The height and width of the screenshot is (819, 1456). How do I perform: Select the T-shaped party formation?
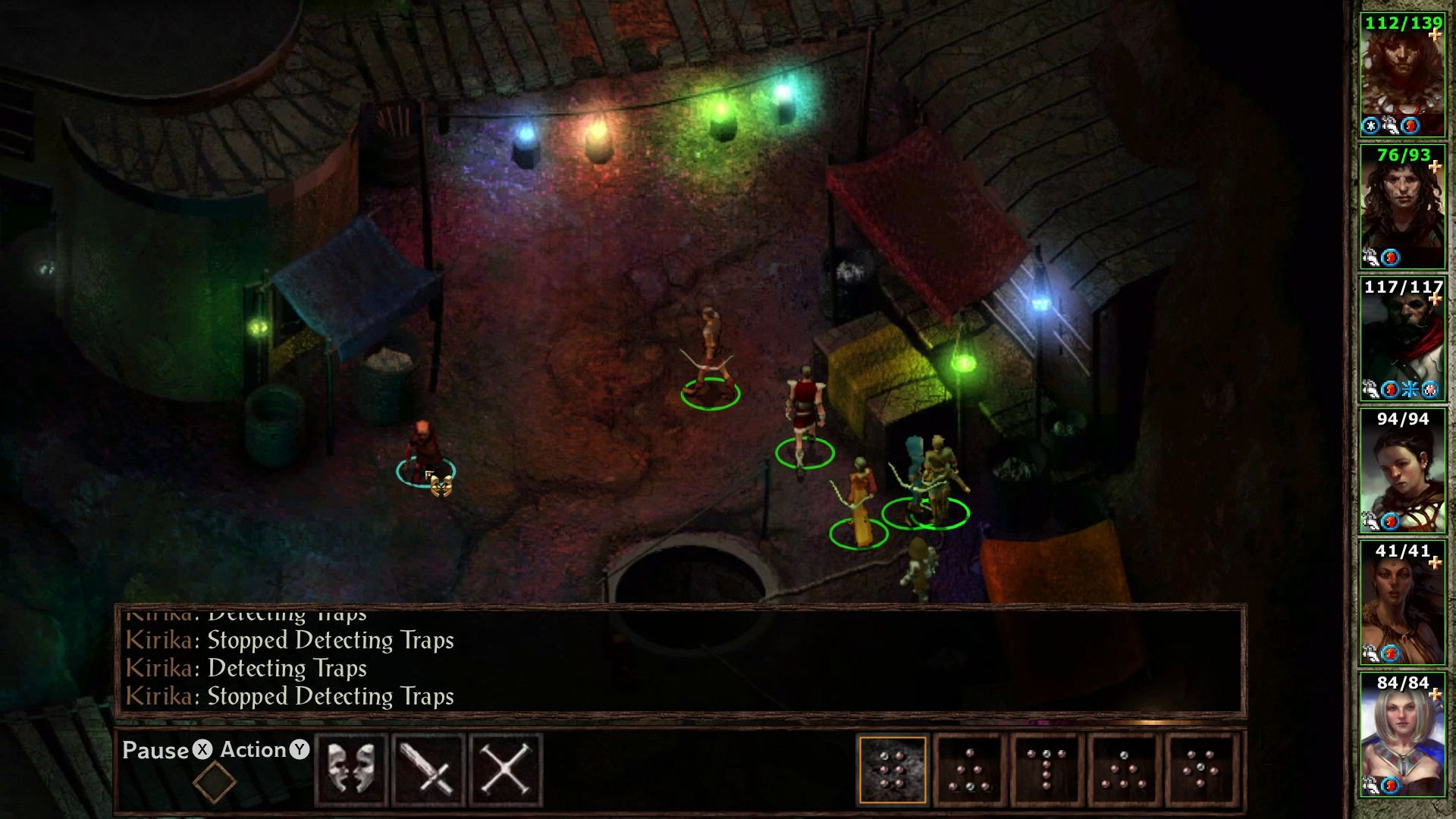click(1049, 768)
